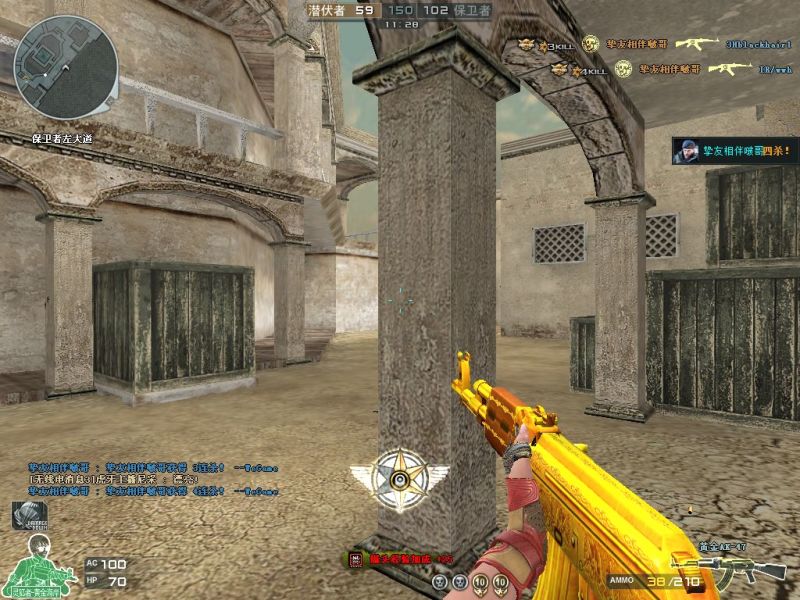800x600 pixels.
Task: Select the green soldier character portrait
Action: click(x=40, y=562)
